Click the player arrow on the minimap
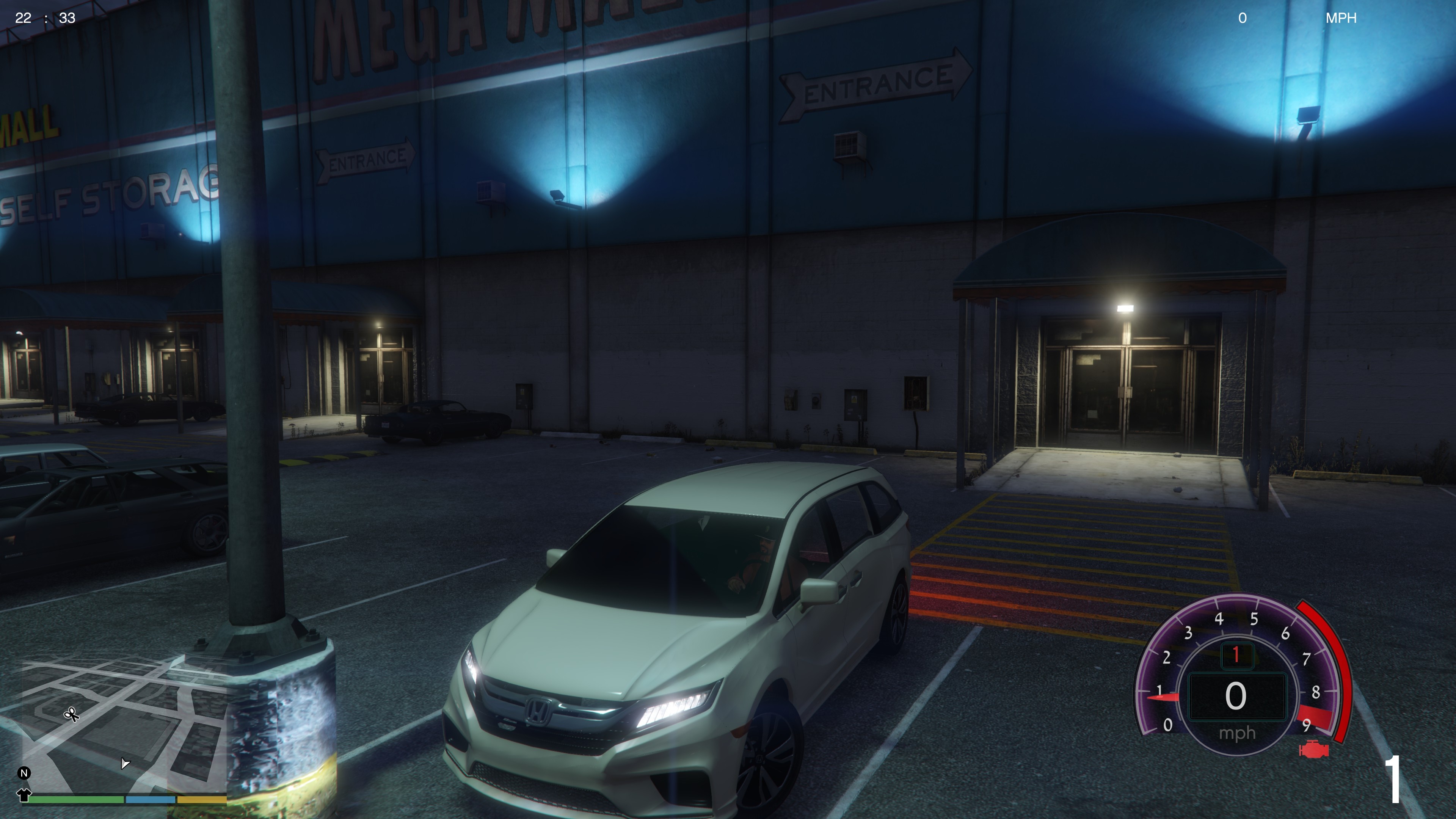The height and width of the screenshot is (819, 1456). (125, 764)
